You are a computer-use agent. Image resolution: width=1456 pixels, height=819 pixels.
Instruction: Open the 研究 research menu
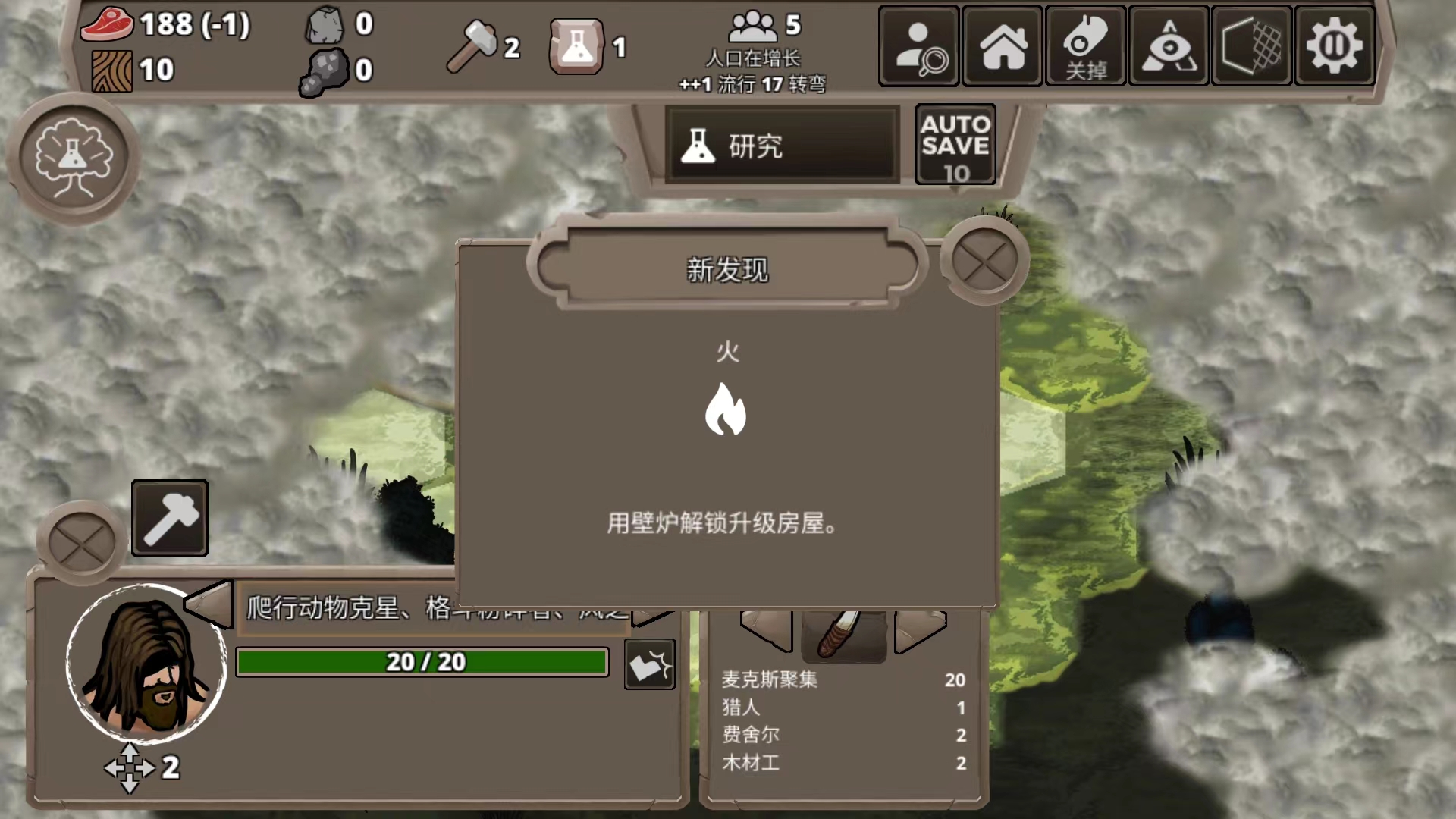coord(781,146)
